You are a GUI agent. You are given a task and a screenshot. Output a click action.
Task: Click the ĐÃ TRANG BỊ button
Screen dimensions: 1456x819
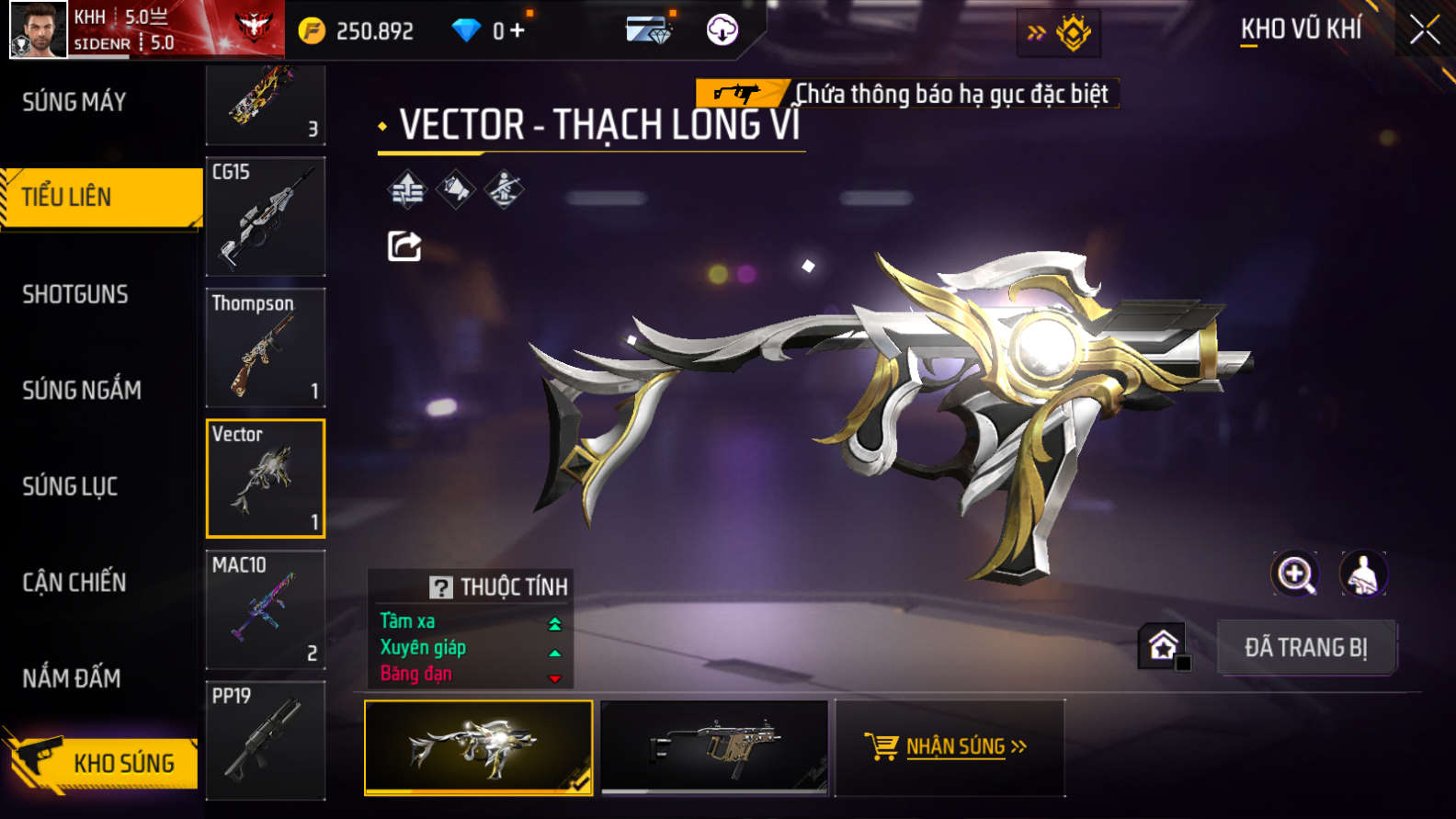(x=1306, y=647)
